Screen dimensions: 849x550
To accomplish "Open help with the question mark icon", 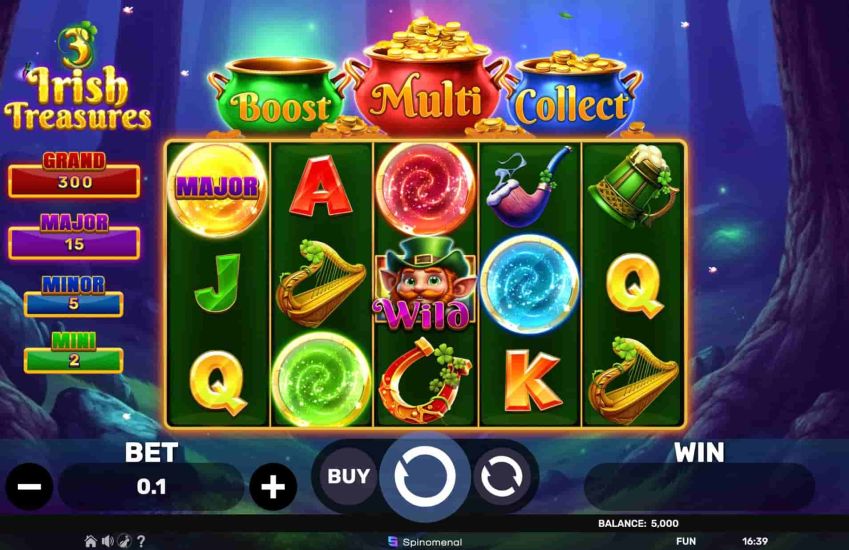I will pos(140,541).
